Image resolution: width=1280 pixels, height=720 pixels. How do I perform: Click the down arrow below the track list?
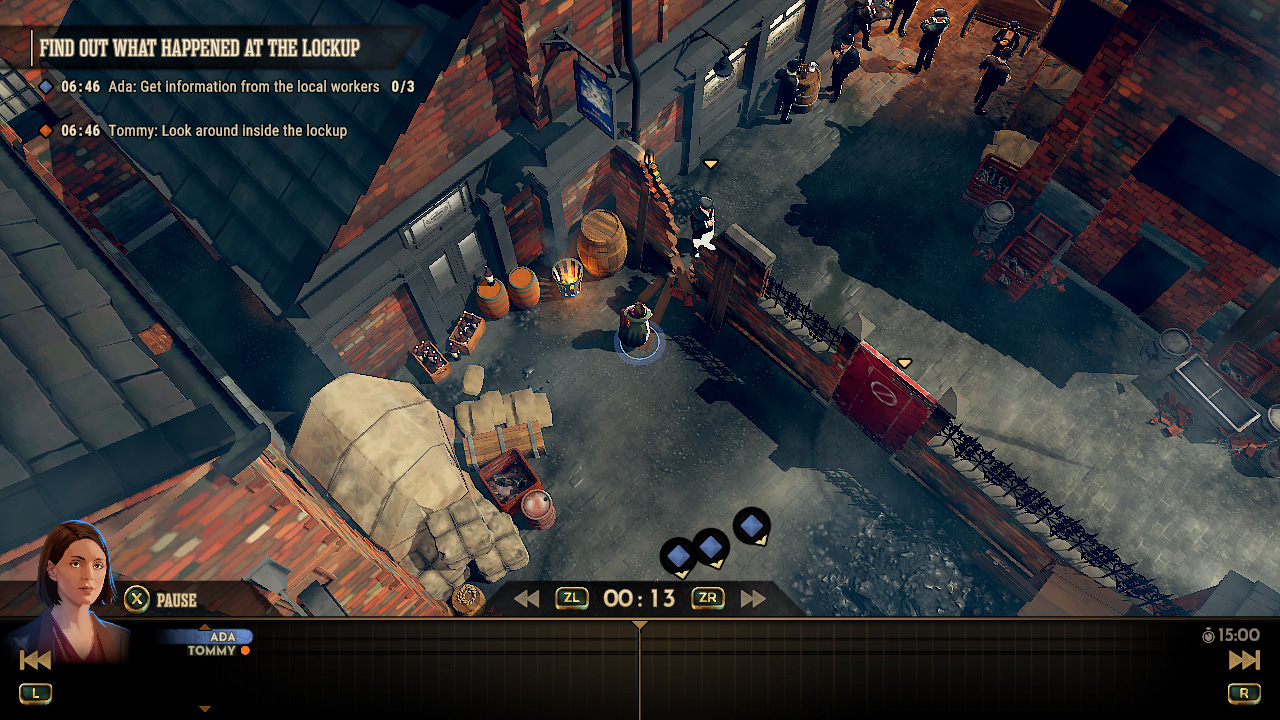(x=205, y=707)
